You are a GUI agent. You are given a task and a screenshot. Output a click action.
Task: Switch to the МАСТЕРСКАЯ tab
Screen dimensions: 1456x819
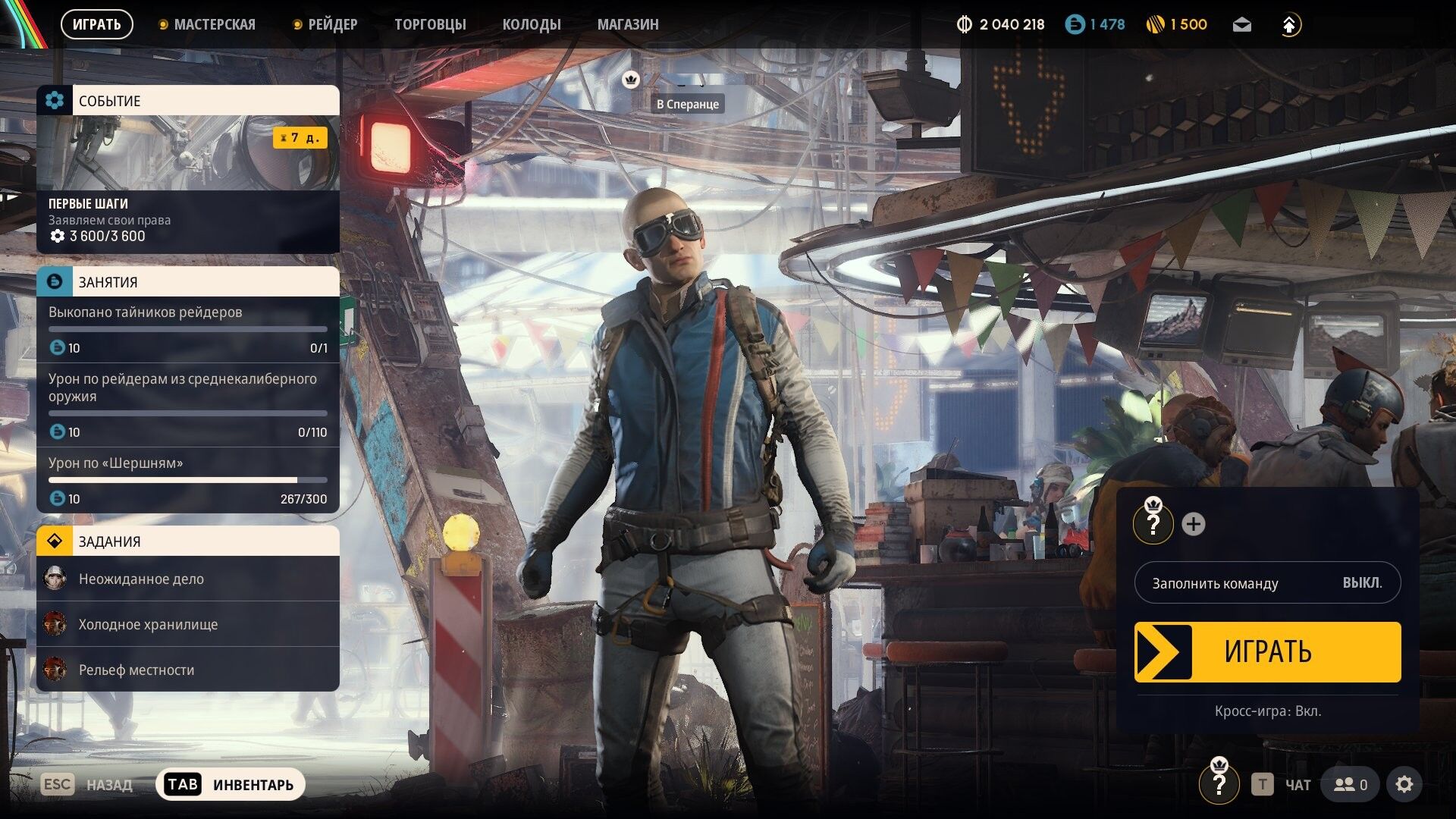[x=215, y=24]
